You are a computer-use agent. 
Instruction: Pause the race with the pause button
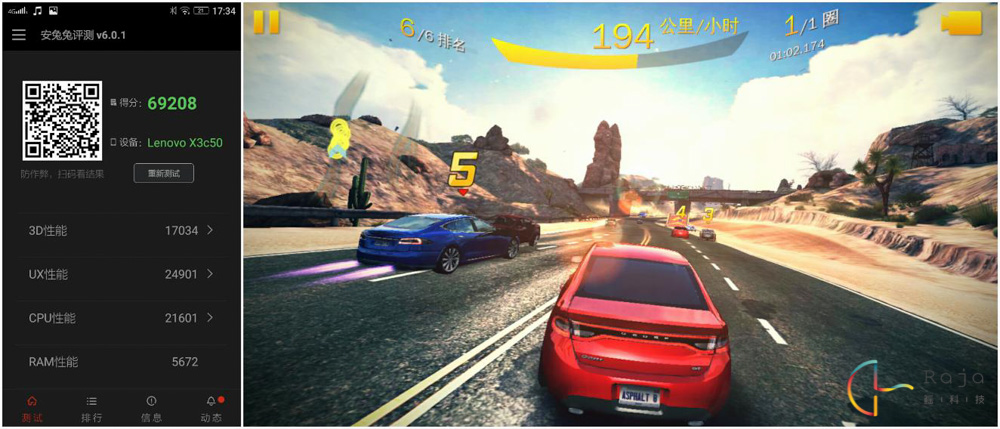coord(267,23)
